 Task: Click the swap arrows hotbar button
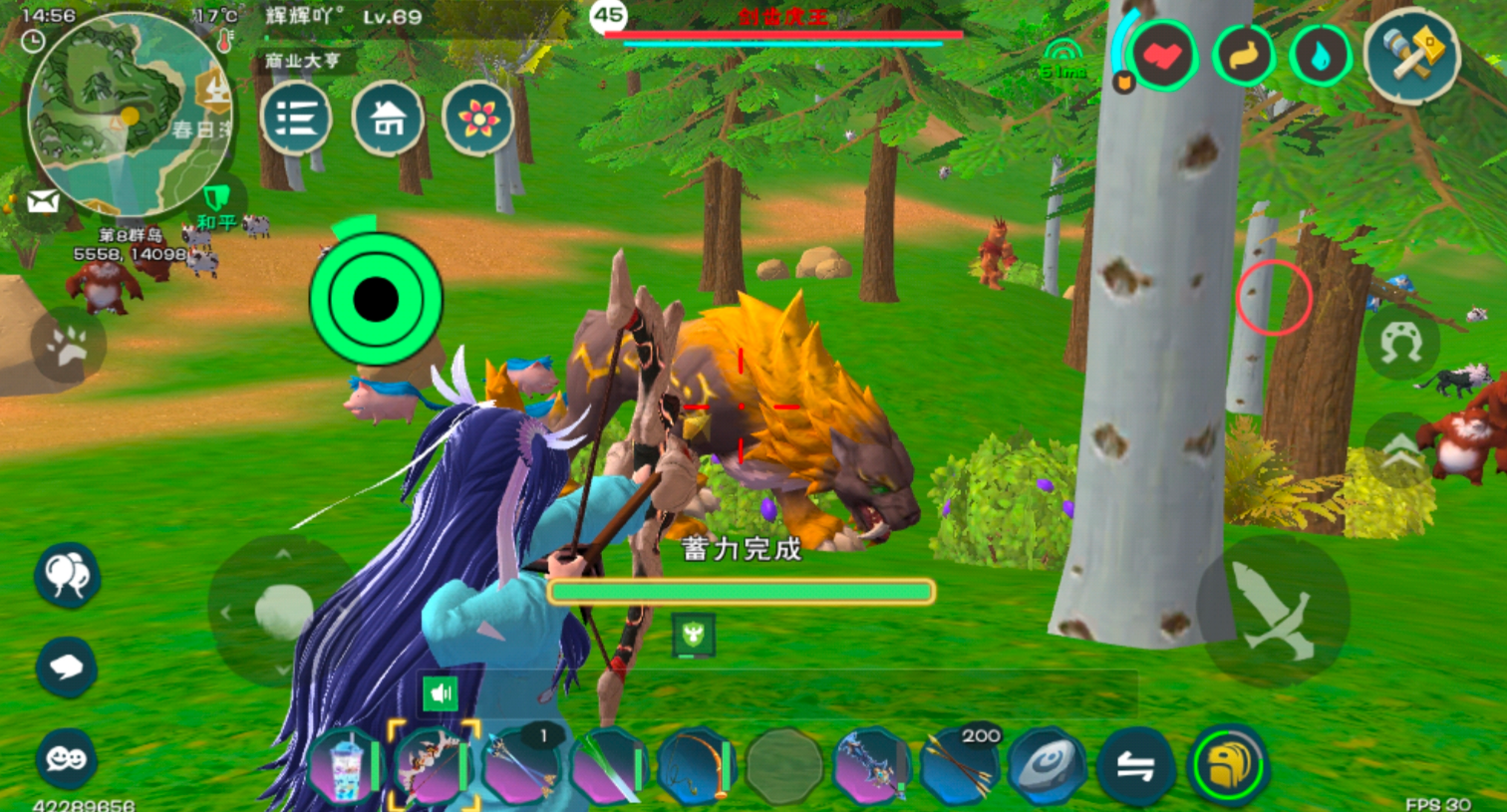point(1135,766)
